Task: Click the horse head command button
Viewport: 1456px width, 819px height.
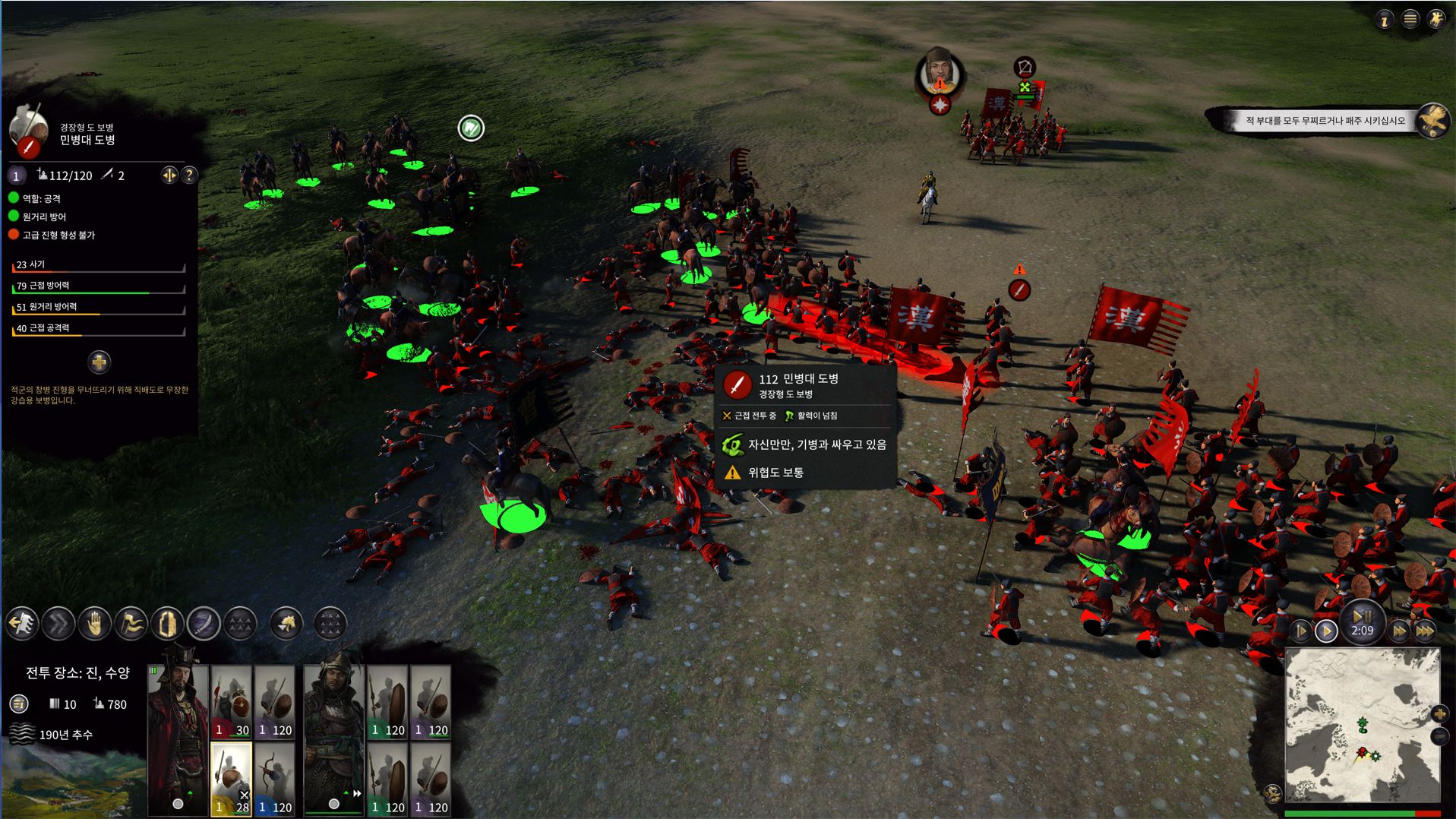Action: pos(286,625)
